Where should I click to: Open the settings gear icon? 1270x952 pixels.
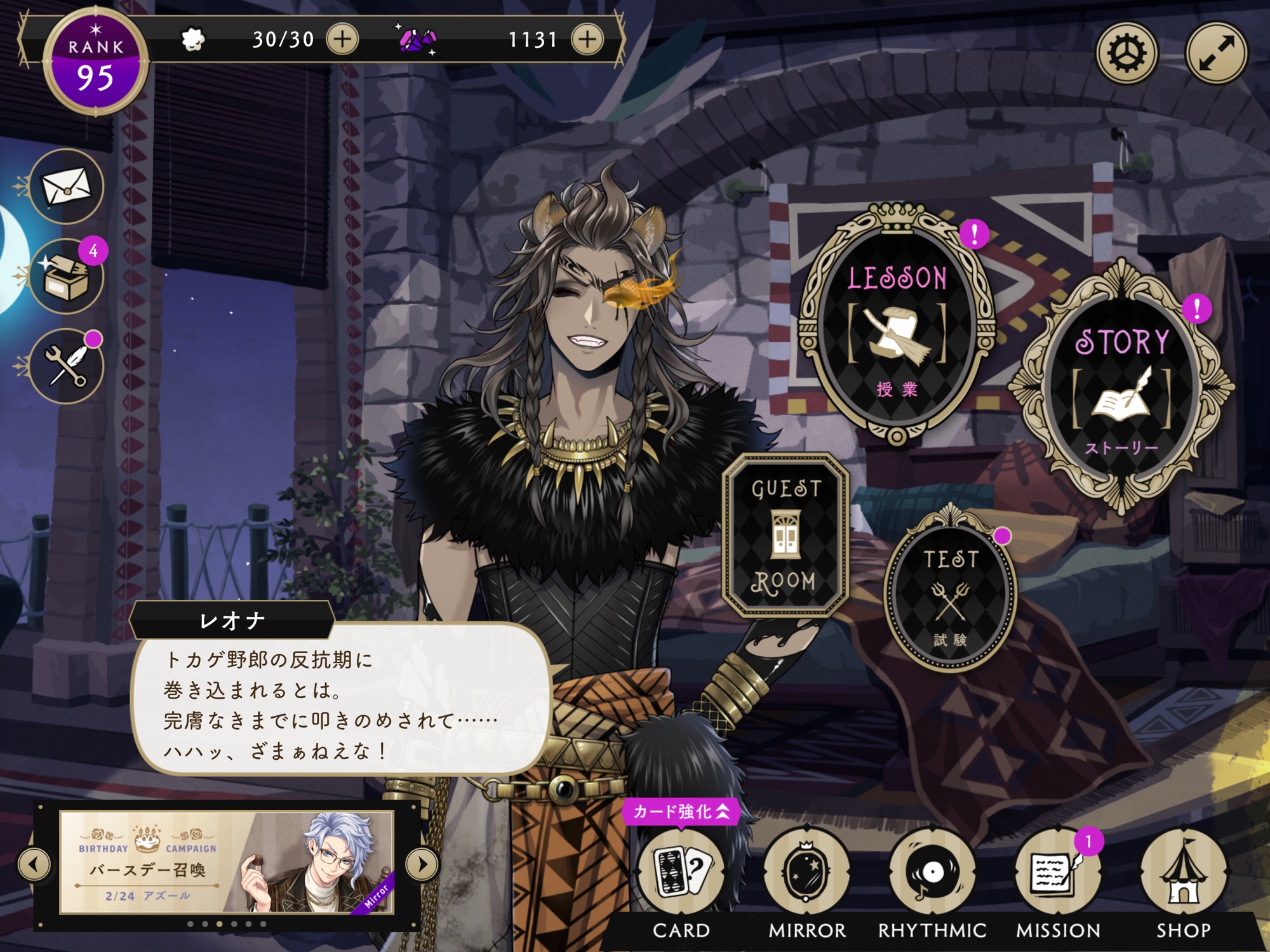point(1127,53)
